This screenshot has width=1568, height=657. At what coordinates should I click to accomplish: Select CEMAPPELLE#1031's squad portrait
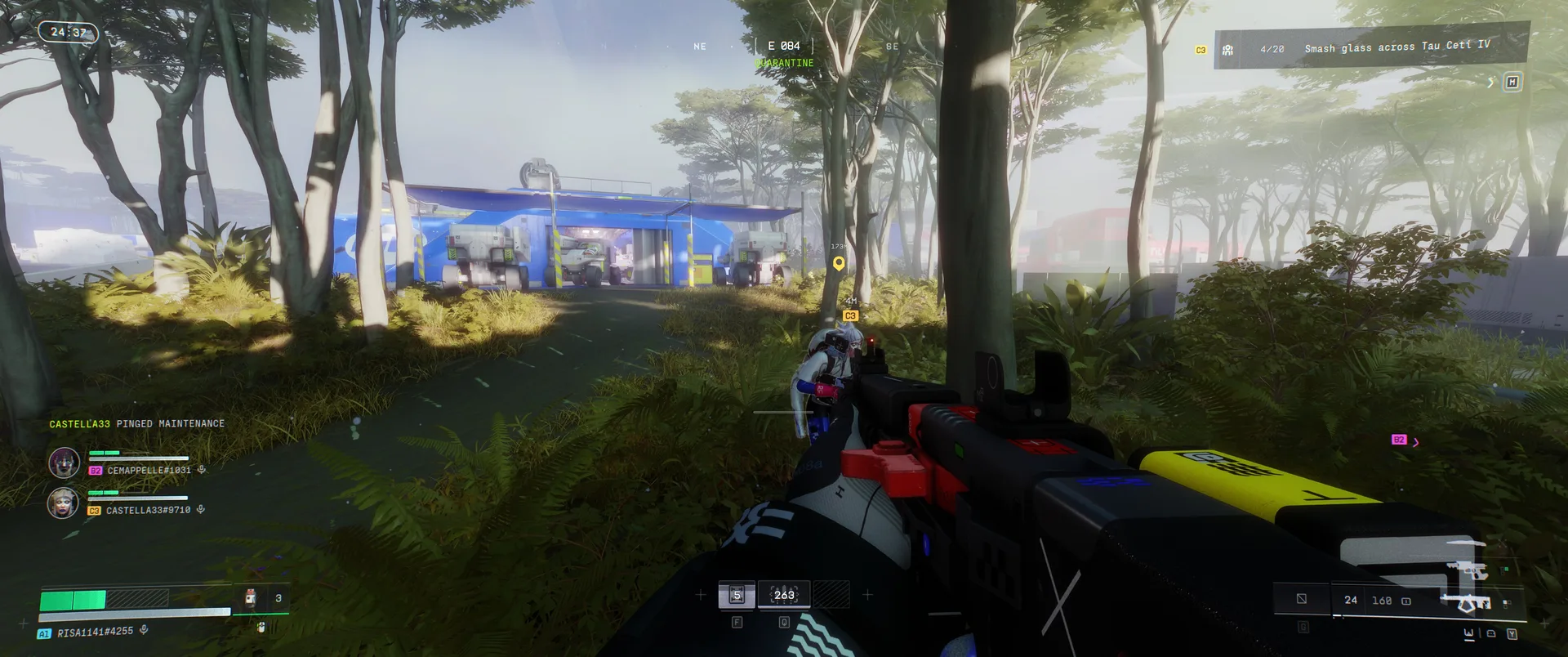tap(64, 463)
